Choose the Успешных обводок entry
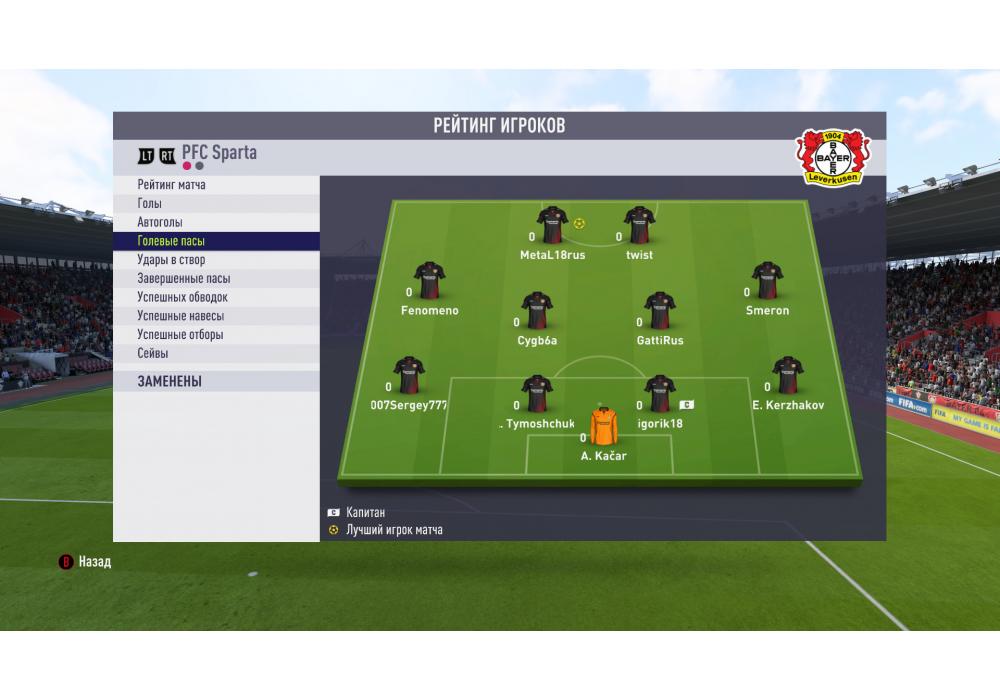This screenshot has height=700, width=1000. point(216,297)
